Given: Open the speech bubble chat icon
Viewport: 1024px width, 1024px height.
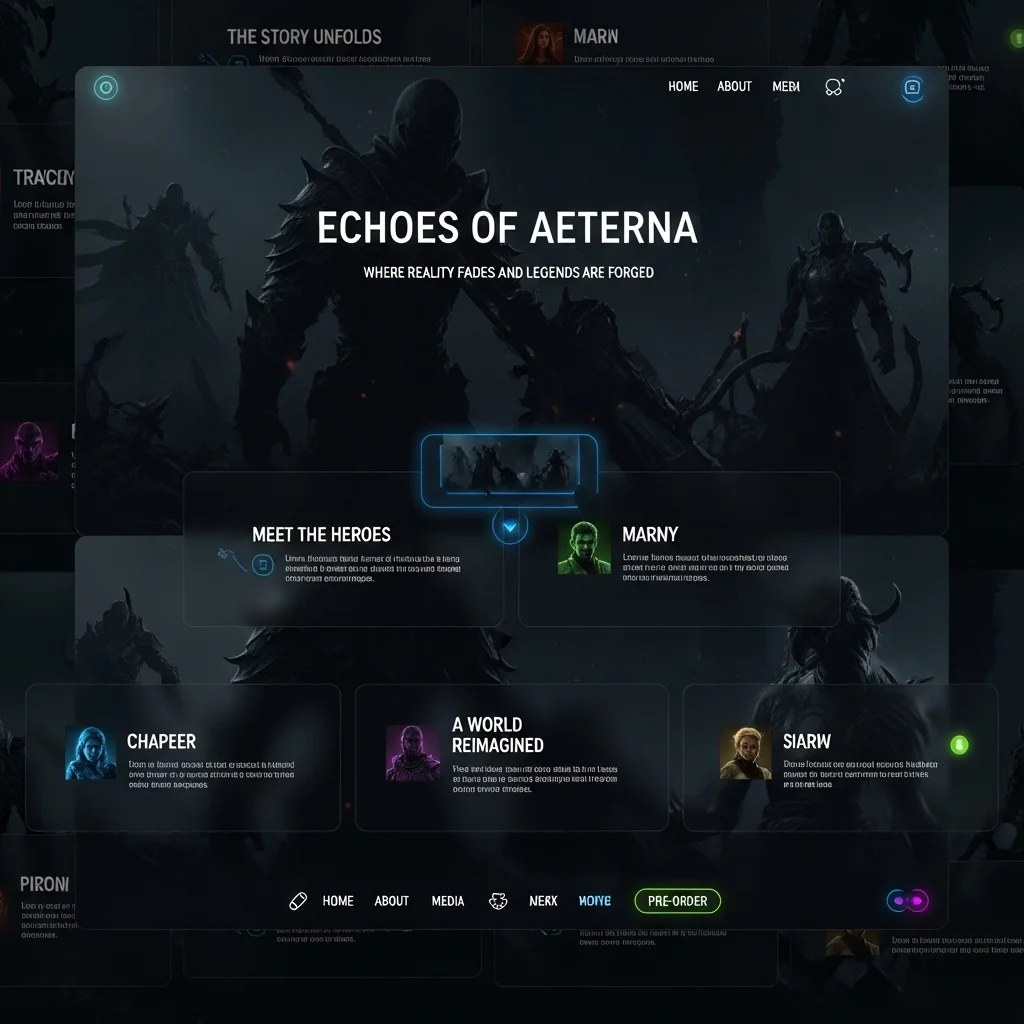Looking at the screenshot, I should pyautogui.click(x=834, y=87).
